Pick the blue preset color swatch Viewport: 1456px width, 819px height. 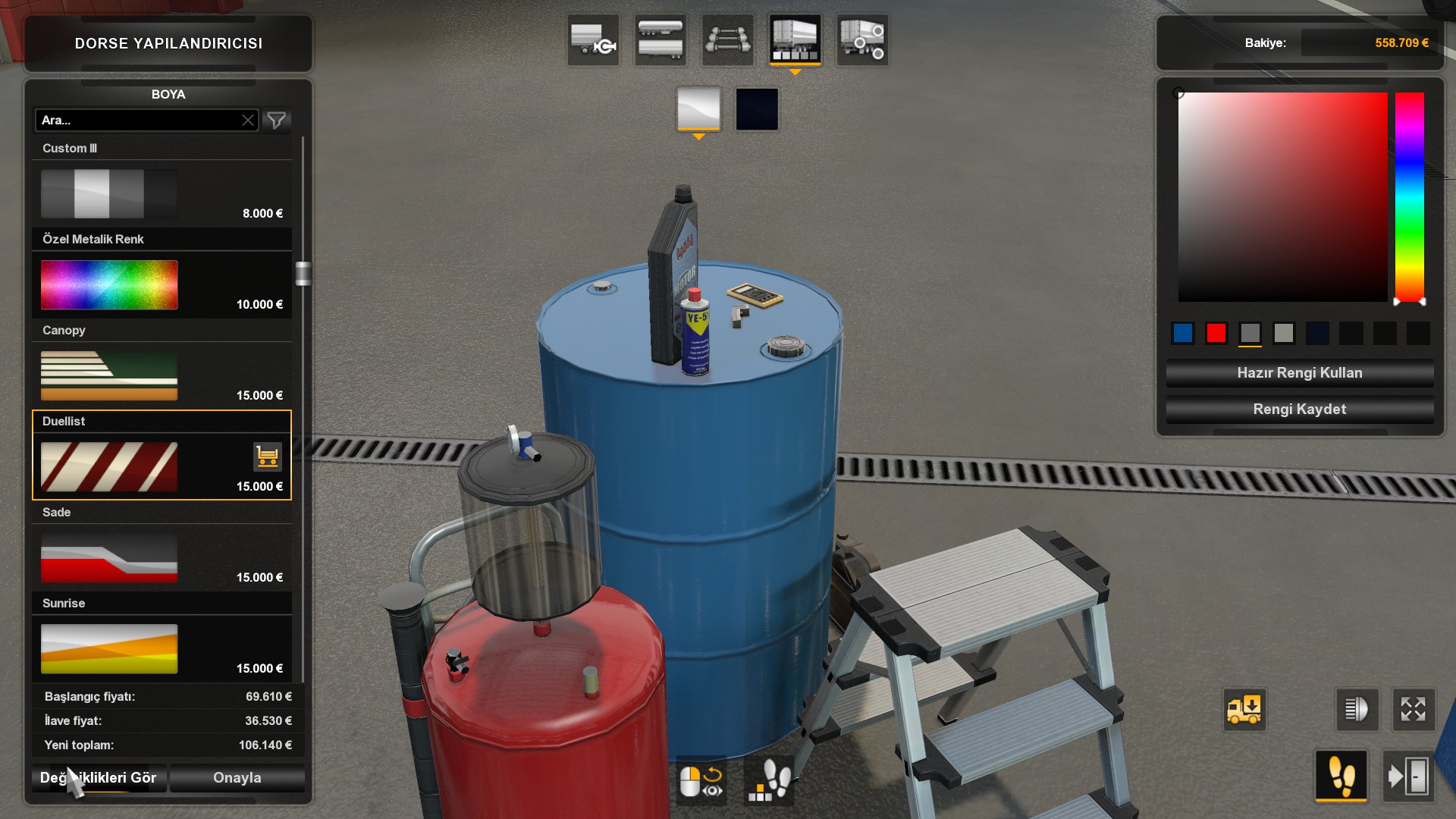tap(1183, 333)
